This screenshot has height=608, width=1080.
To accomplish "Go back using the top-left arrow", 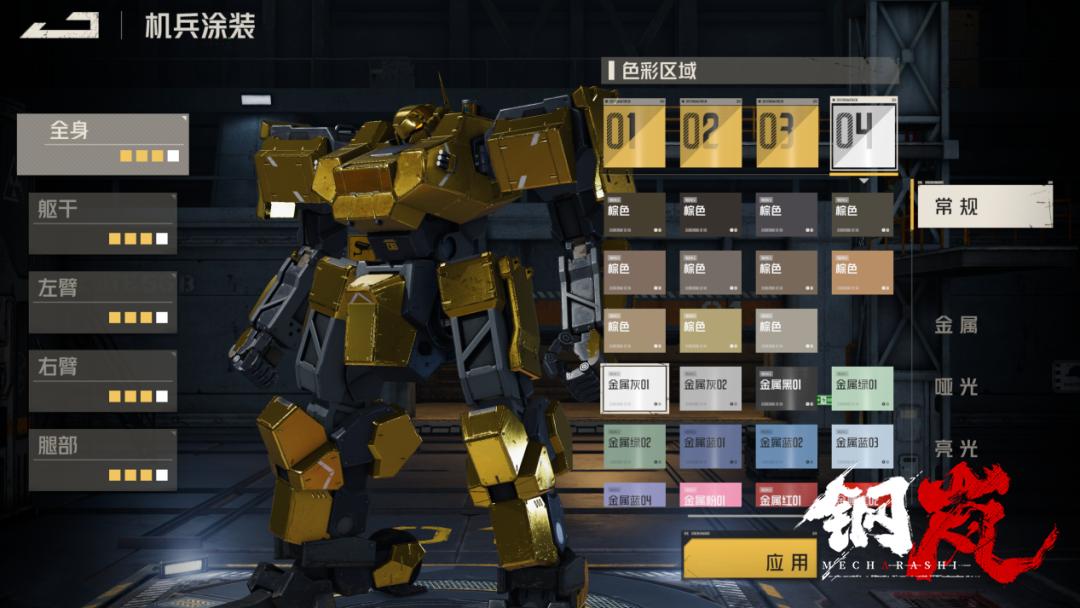I will (60, 25).
